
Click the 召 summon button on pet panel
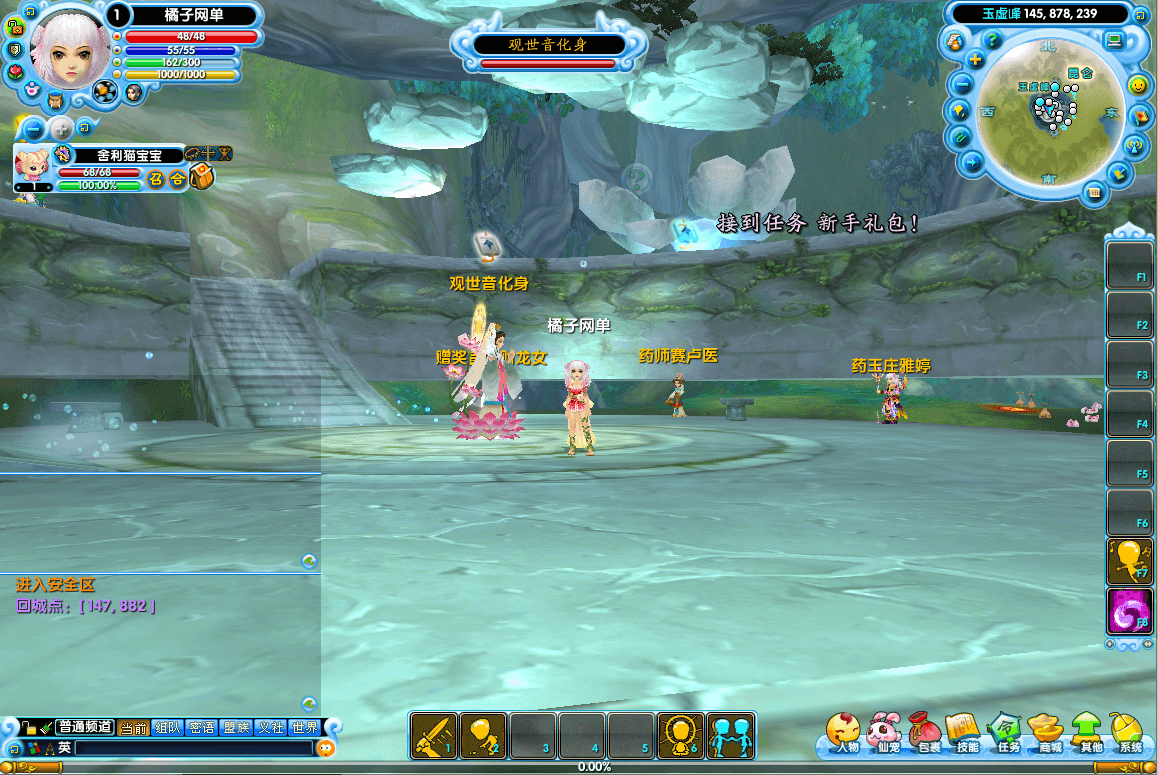coord(156,179)
